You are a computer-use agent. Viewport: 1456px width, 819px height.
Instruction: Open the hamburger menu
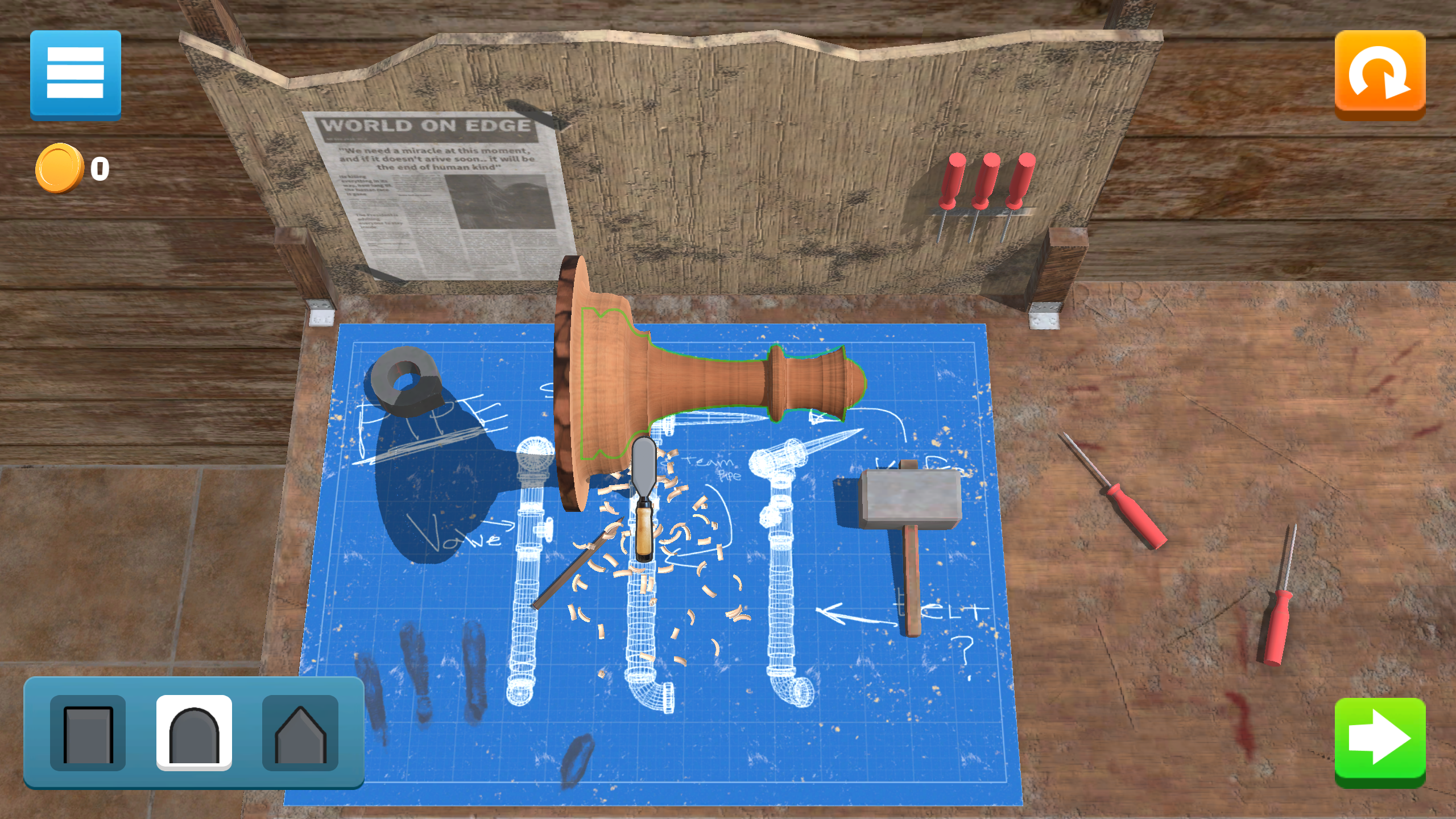(x=76, y=74)
